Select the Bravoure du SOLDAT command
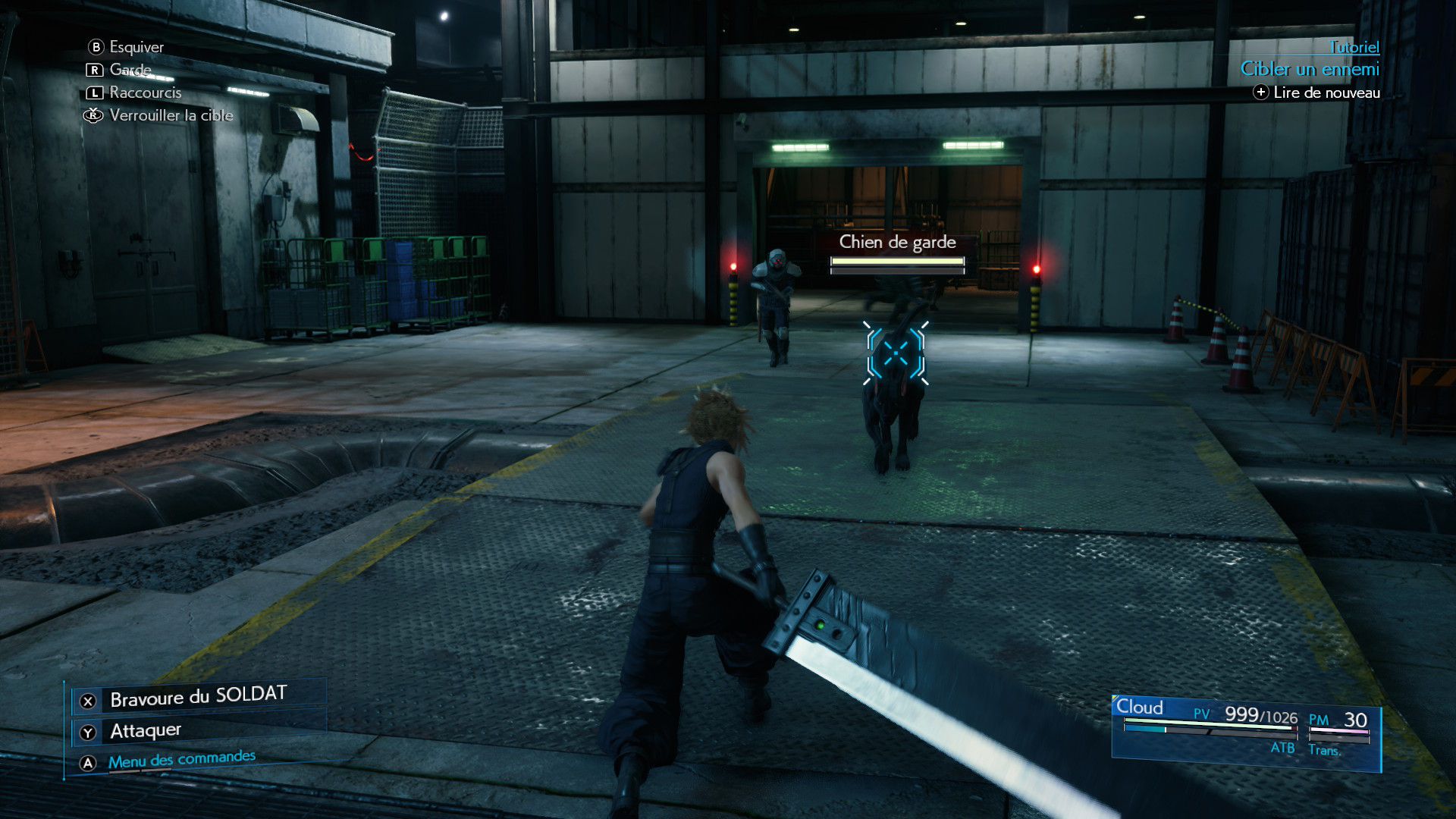Viewport: 1456px width, 819px height. 198,697
